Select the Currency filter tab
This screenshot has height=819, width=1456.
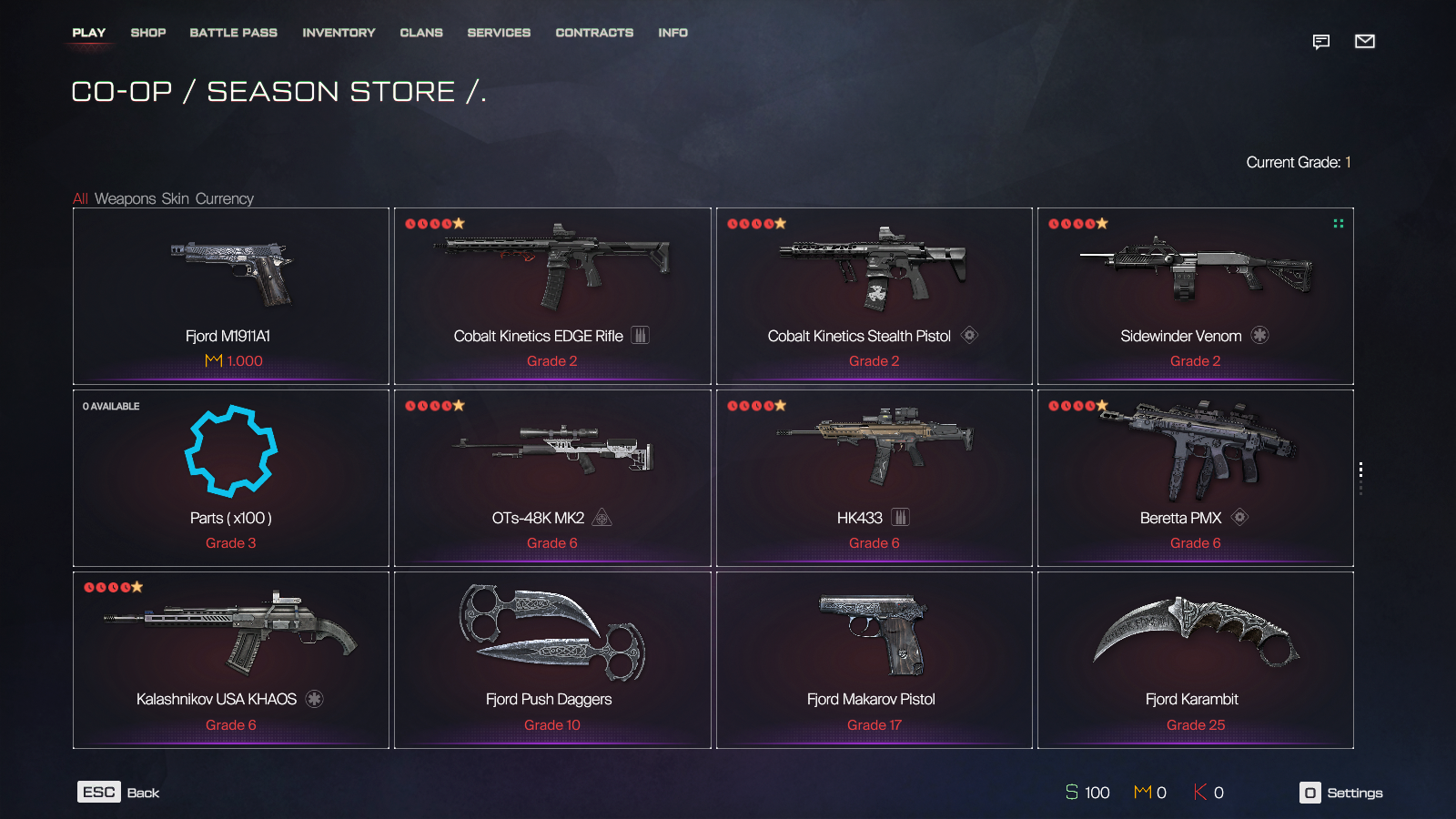tap(225, 198)
